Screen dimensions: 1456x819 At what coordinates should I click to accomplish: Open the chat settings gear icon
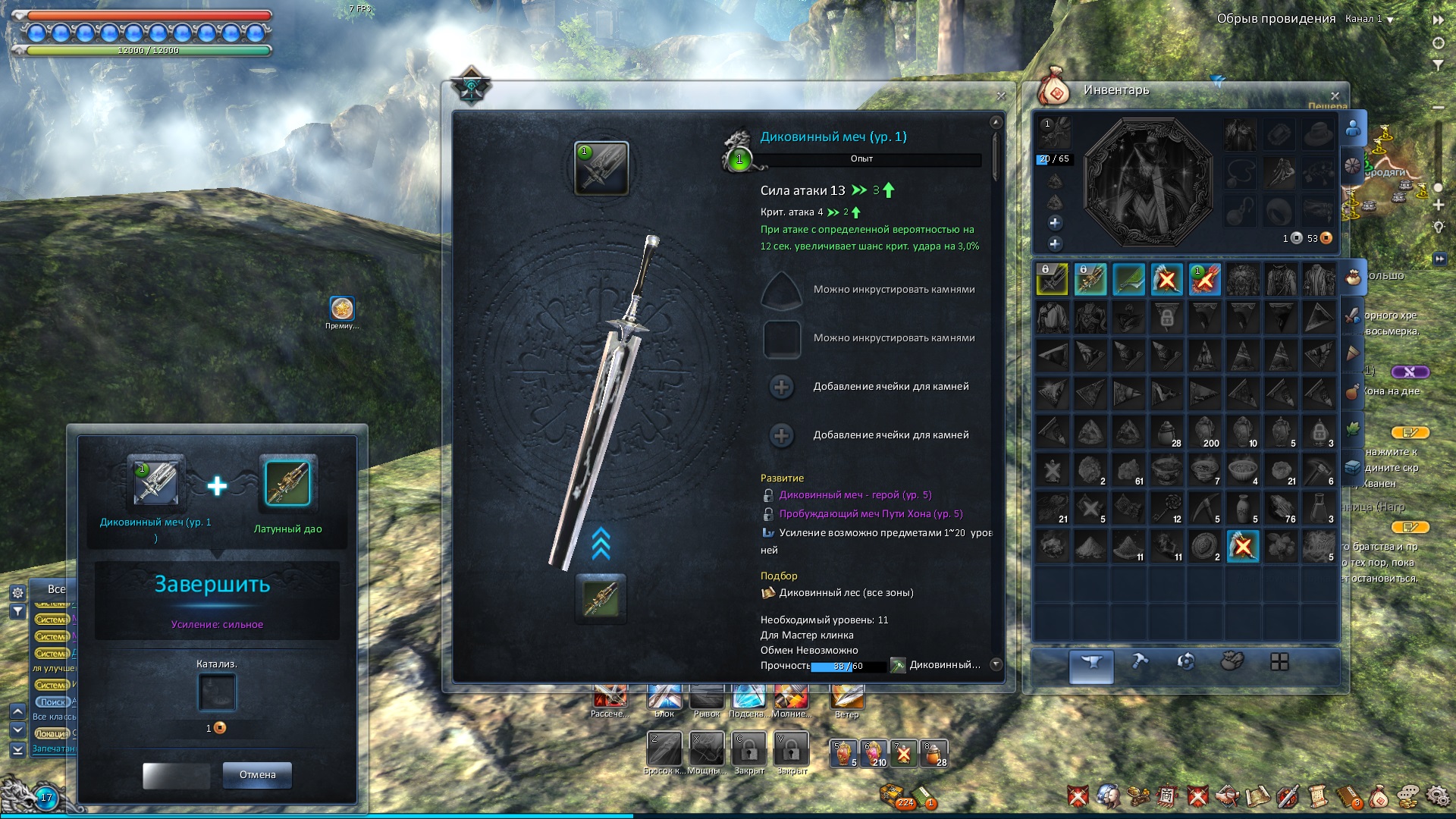tap(17, 592)
